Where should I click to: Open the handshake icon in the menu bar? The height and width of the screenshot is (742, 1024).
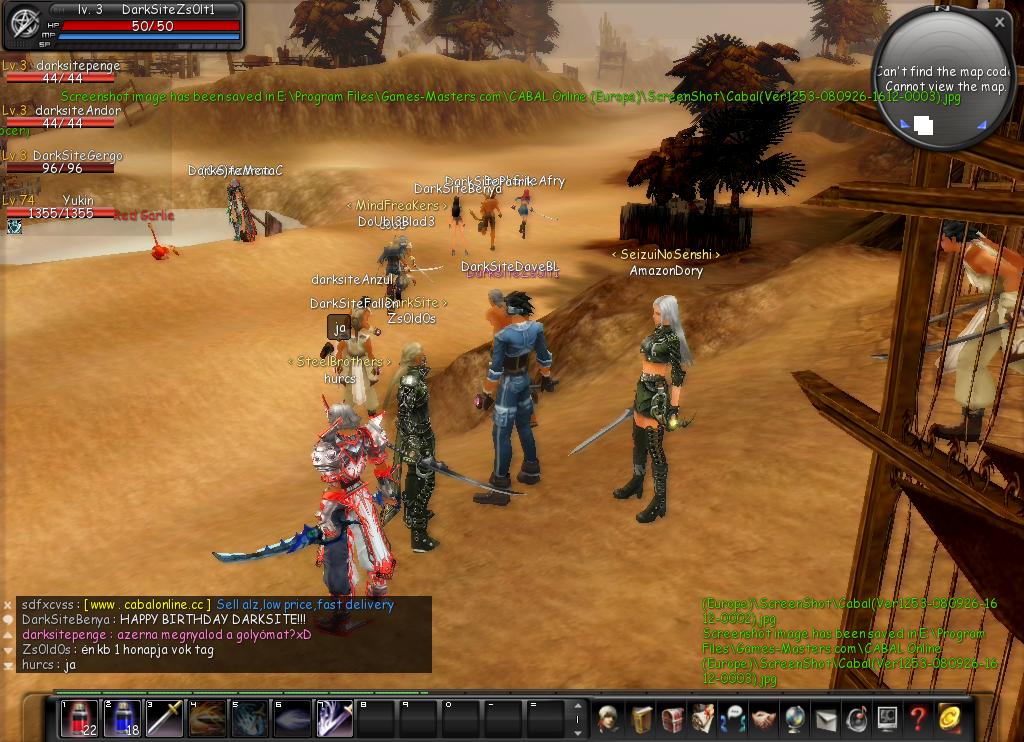(x=763, y=718)
